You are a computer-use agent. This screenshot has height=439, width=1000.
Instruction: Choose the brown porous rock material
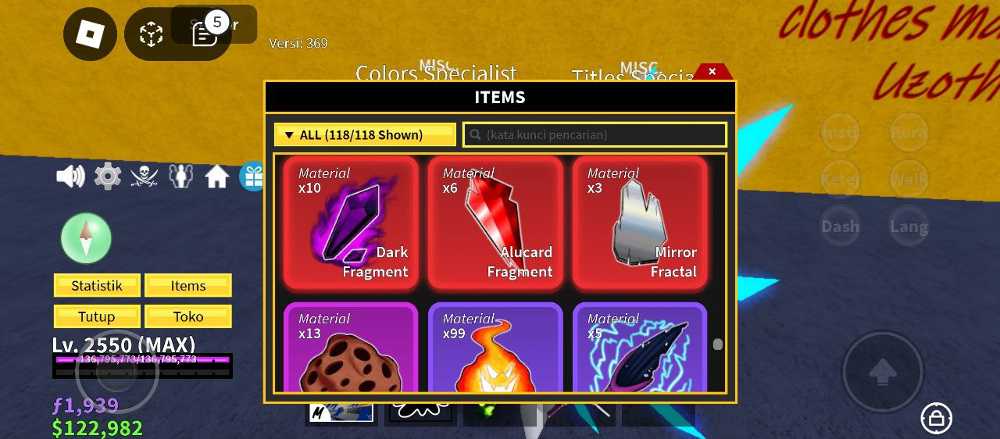coord(350,350)
